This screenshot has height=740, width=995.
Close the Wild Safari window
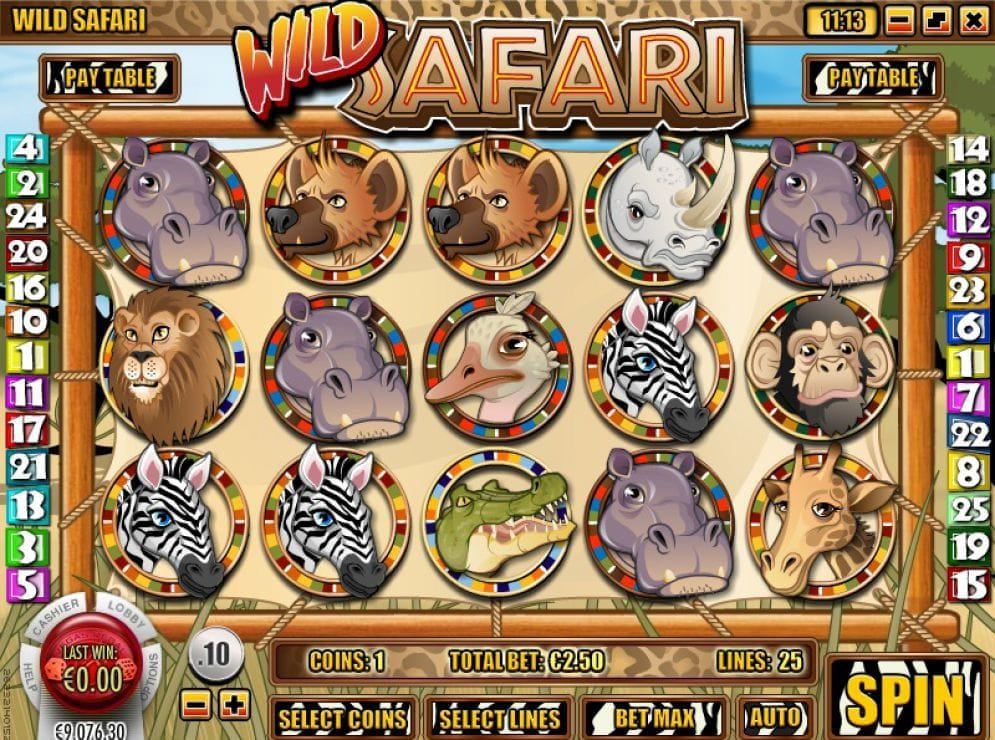pos(970,19)
